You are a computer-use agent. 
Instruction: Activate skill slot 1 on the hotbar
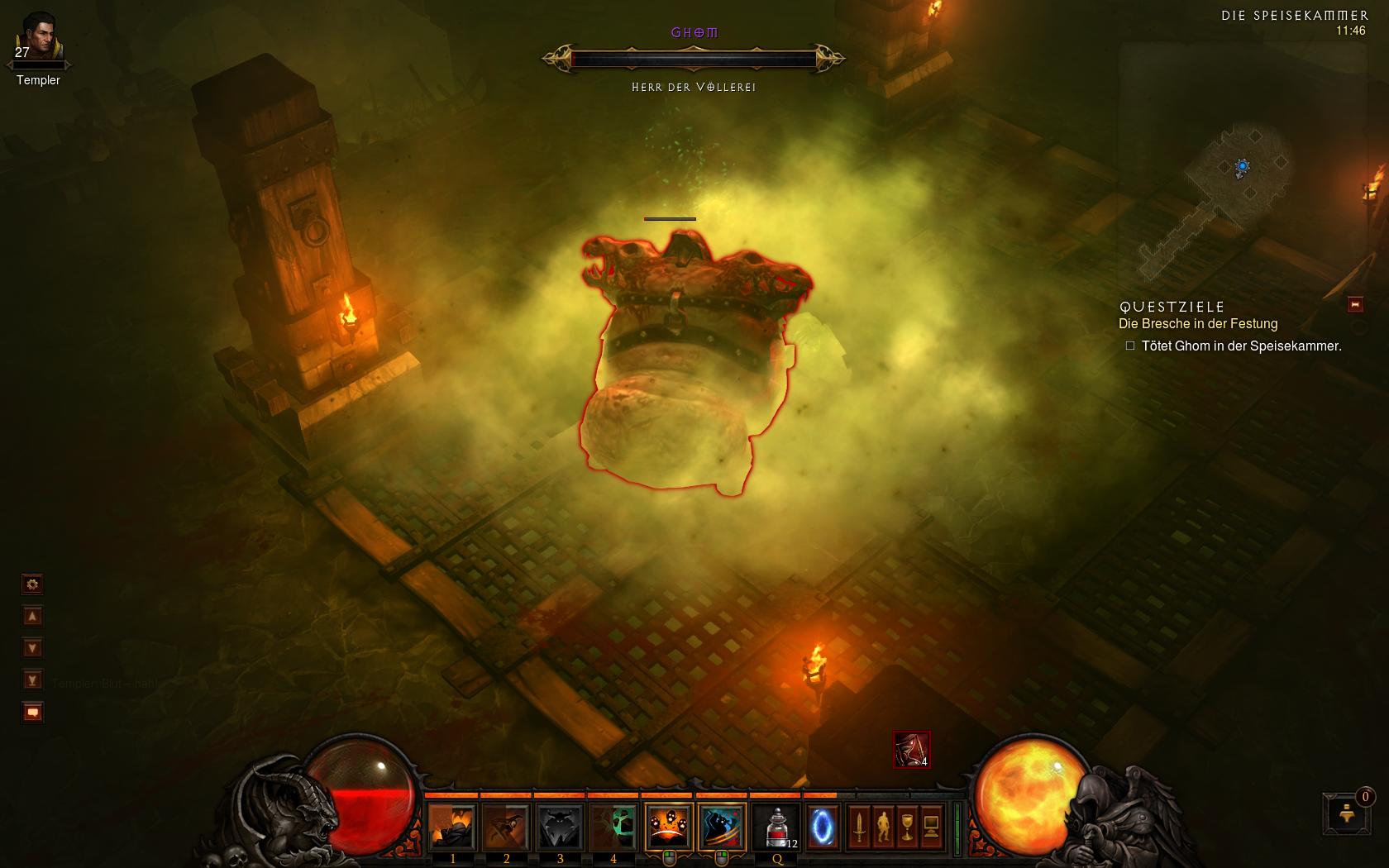[452, 827]
